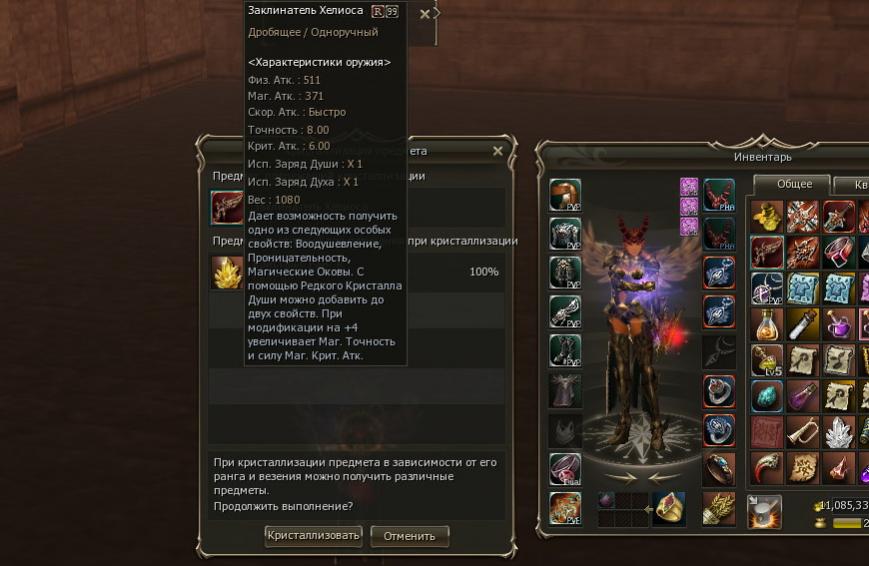The height and width of the screenshot is (566, 869).
Task: Pick the white crystal cluster item
Action: (838, 432)
